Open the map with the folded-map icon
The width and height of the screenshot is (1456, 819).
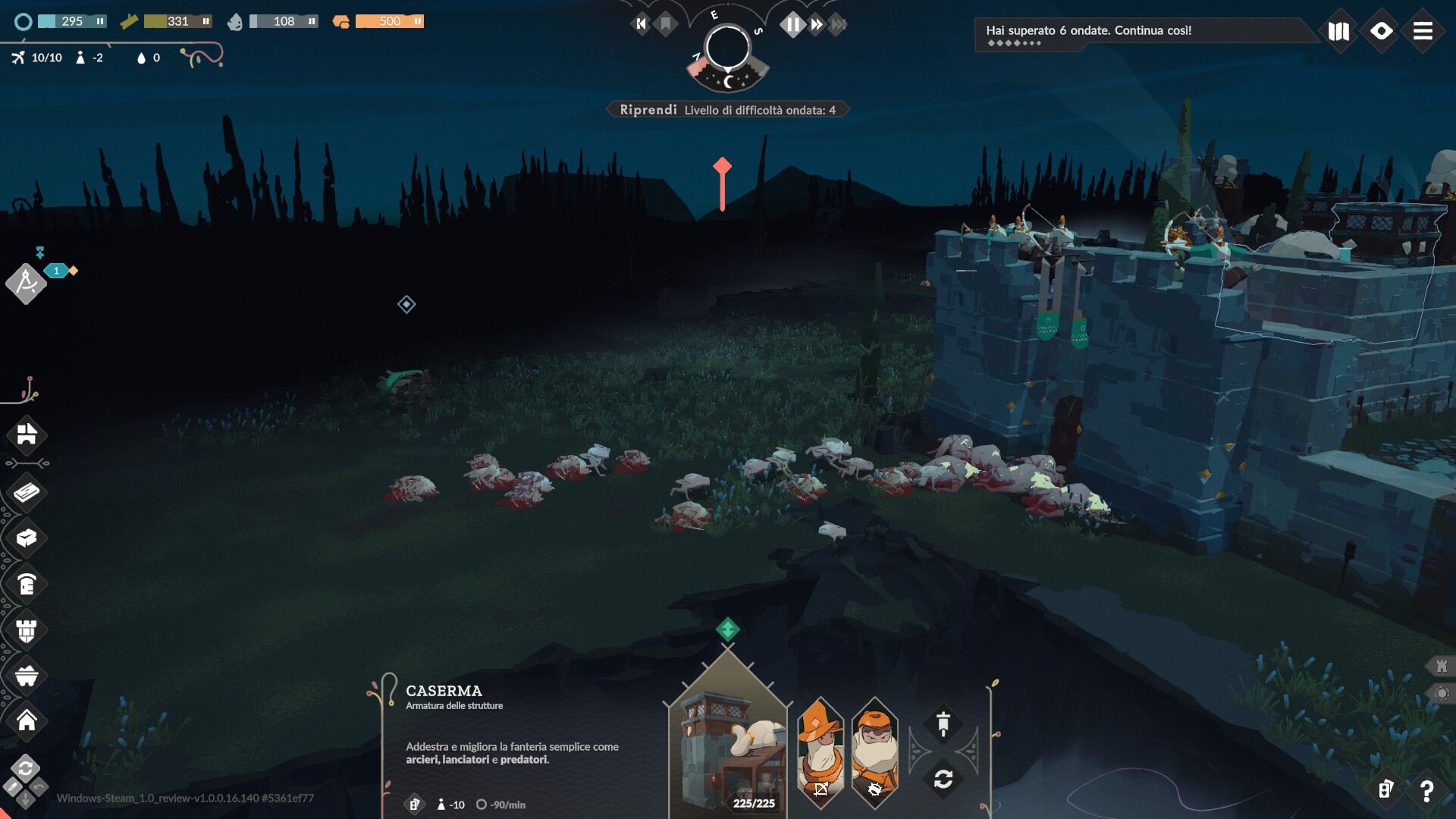[x=1338, y=31]
